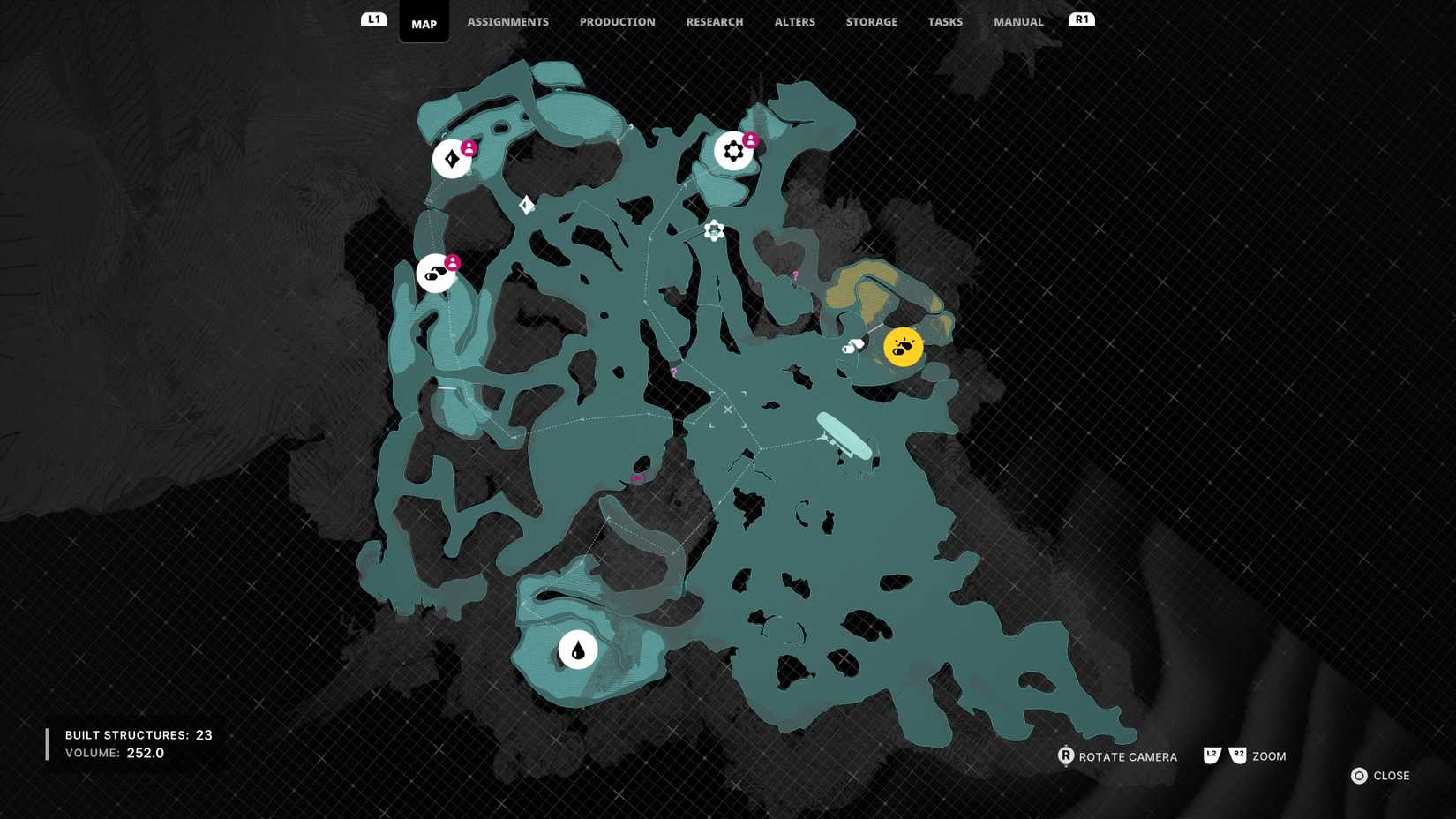
Task: Click the small hollow gear outpost icon
Action: (712, 230)
